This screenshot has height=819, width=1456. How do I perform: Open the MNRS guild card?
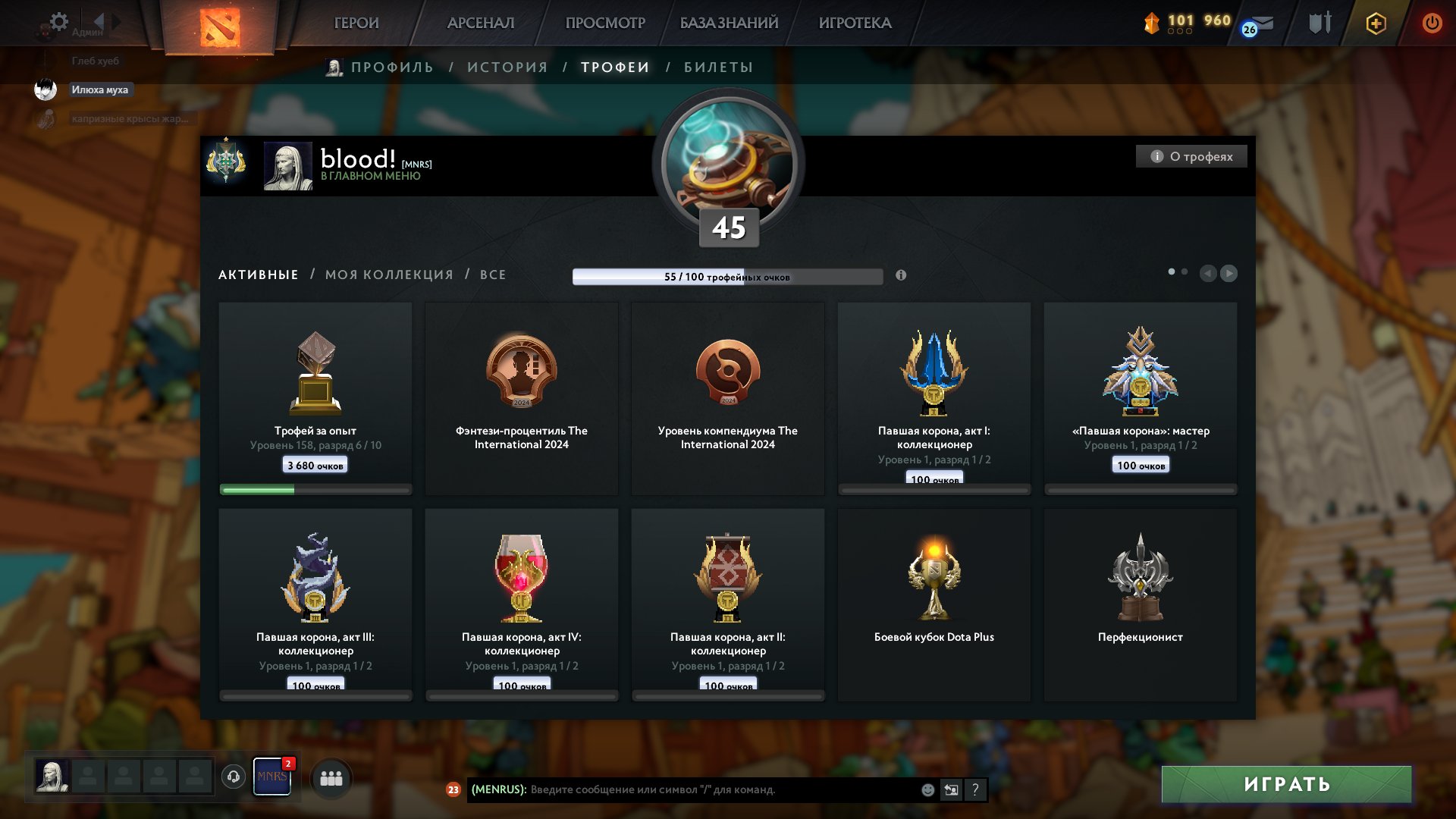coord(272,777)
